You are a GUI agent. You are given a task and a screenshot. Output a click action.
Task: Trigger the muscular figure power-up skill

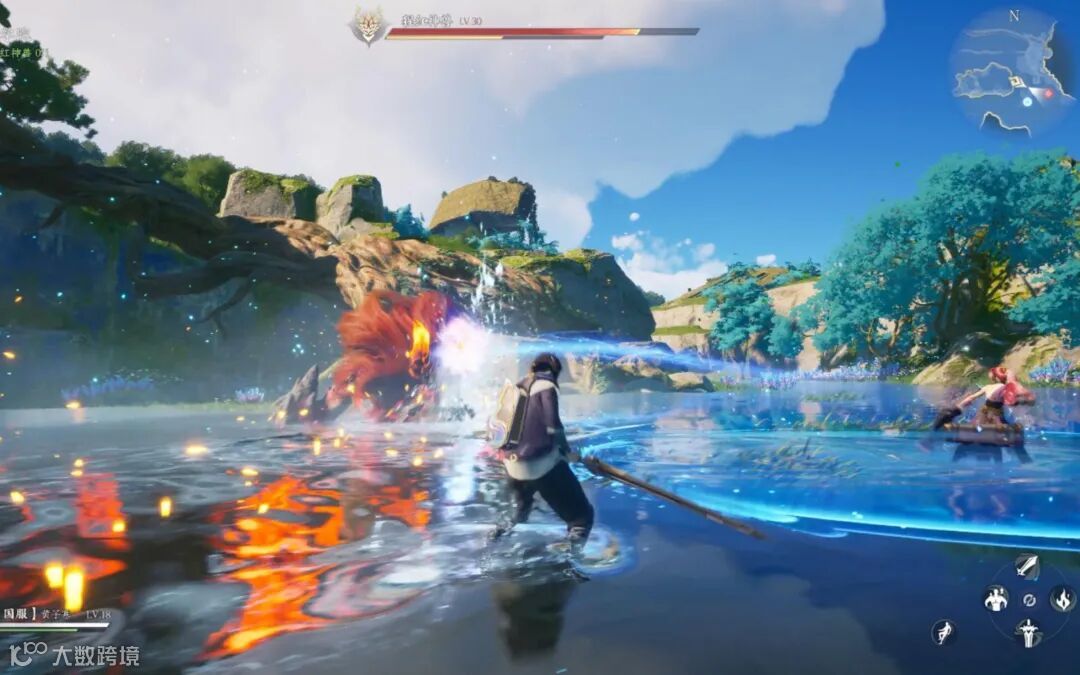(996, 599)
